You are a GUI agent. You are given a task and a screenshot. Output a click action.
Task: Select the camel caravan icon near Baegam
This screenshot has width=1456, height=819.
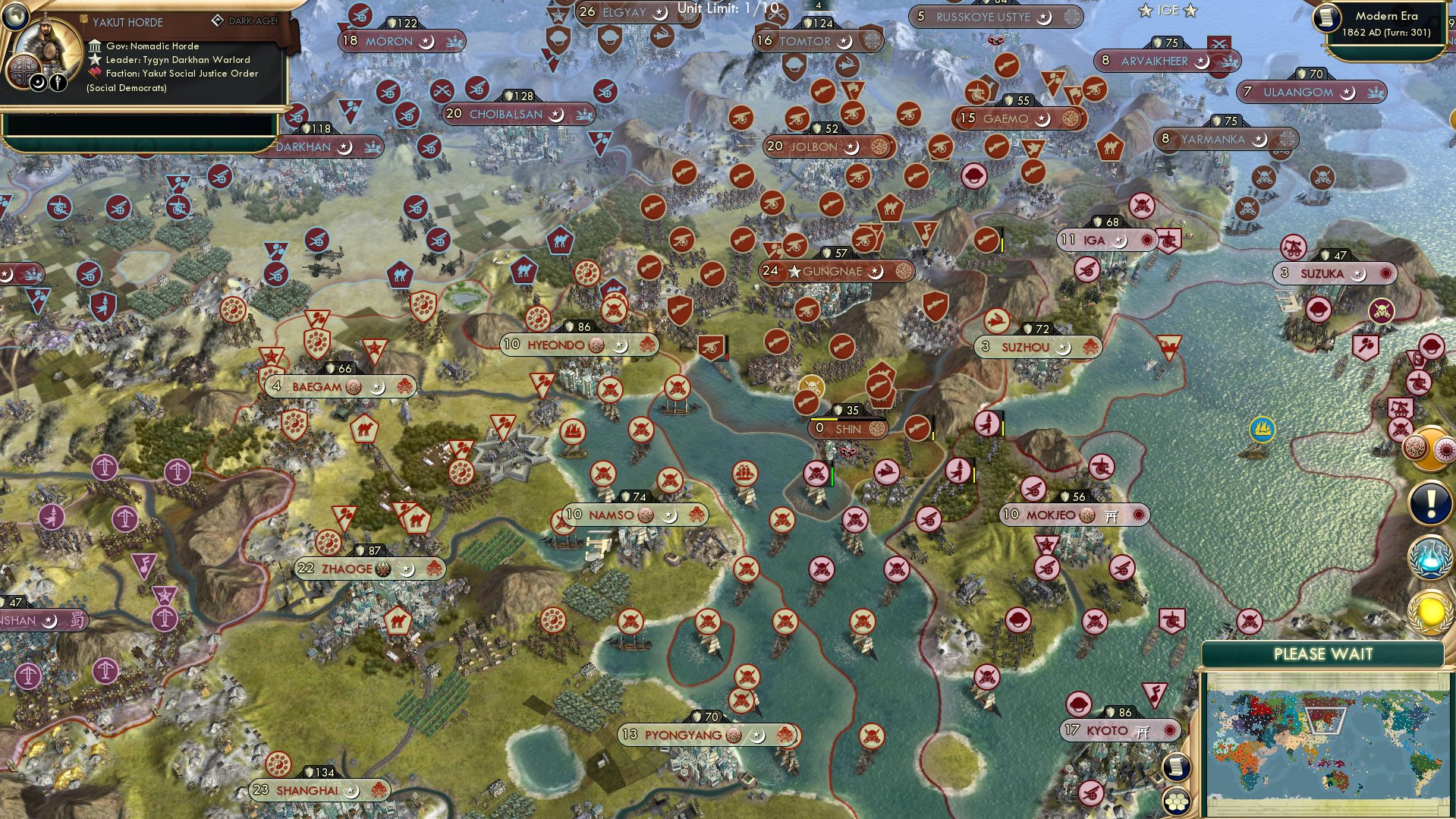pos(365,427)
